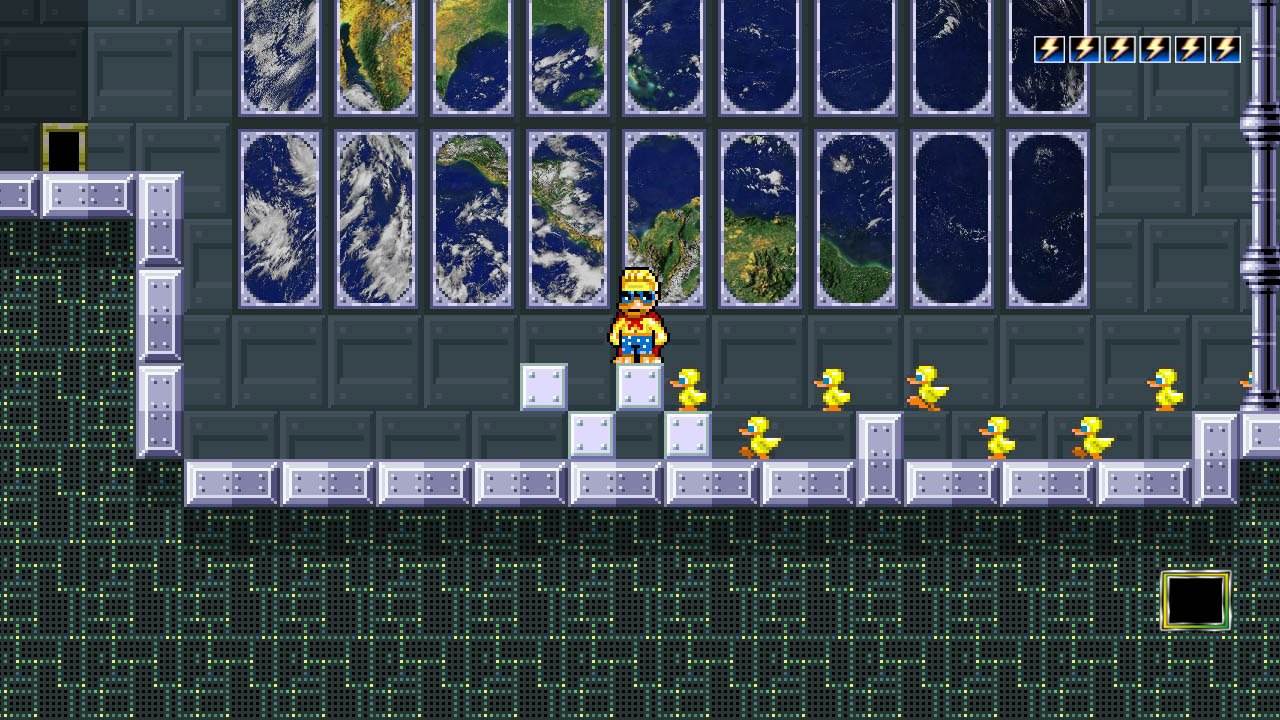The height and width of the screenshot is (720, 1280).
Task: Click the block directly under the player
Action: tap(640, 385)
